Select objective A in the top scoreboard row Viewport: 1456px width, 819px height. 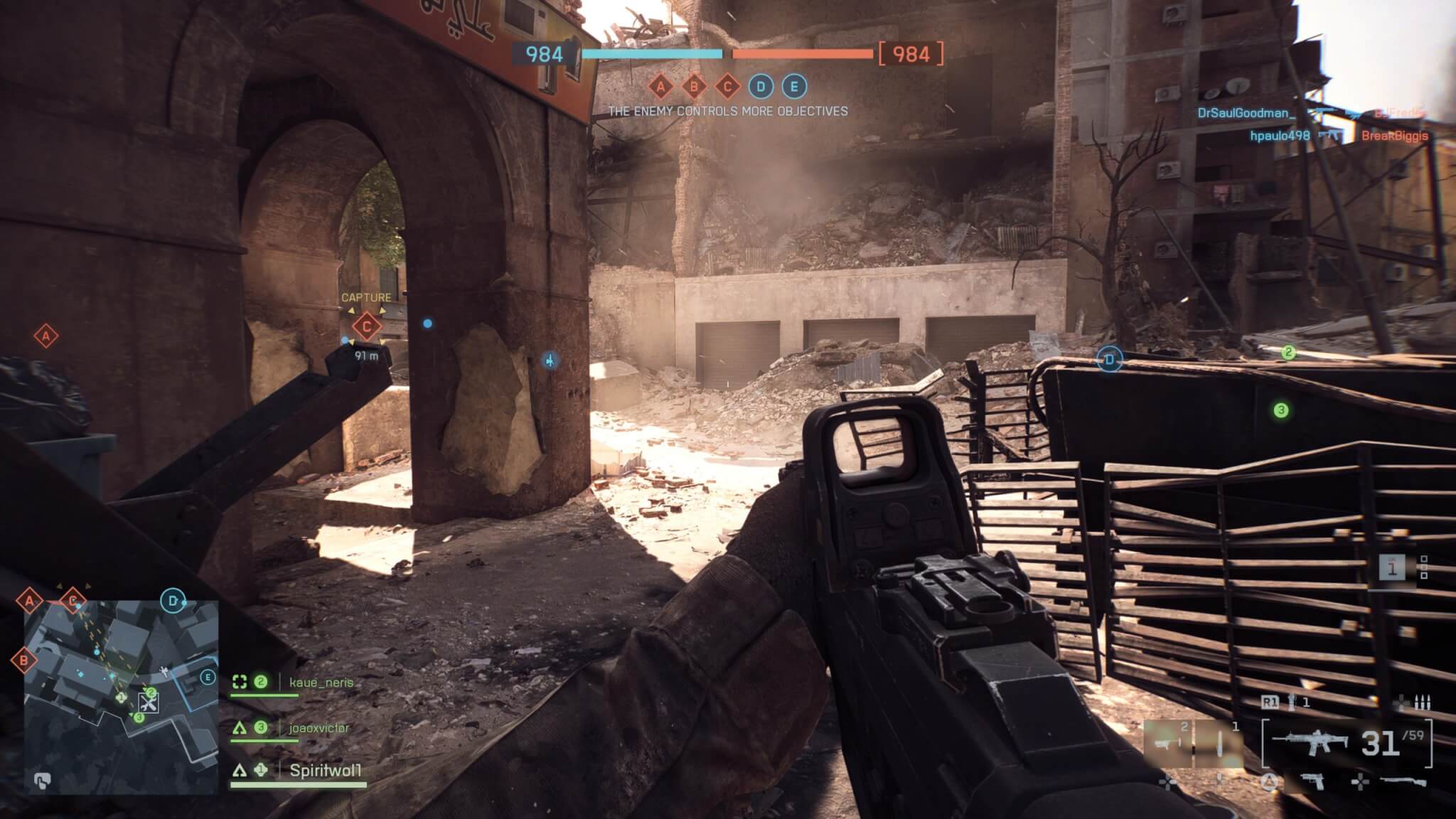660,87
